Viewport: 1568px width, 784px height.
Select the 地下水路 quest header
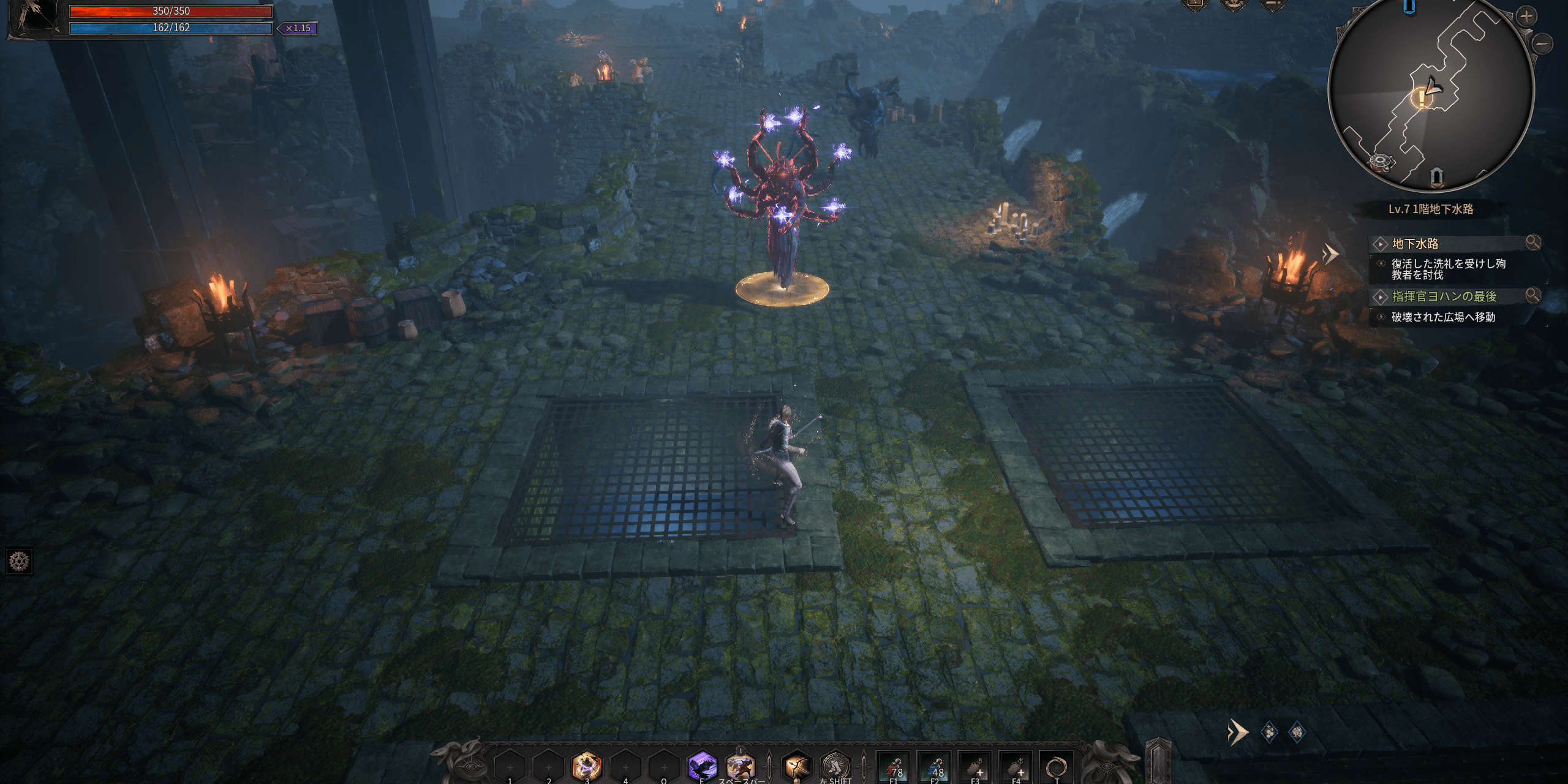point(1415,244)
